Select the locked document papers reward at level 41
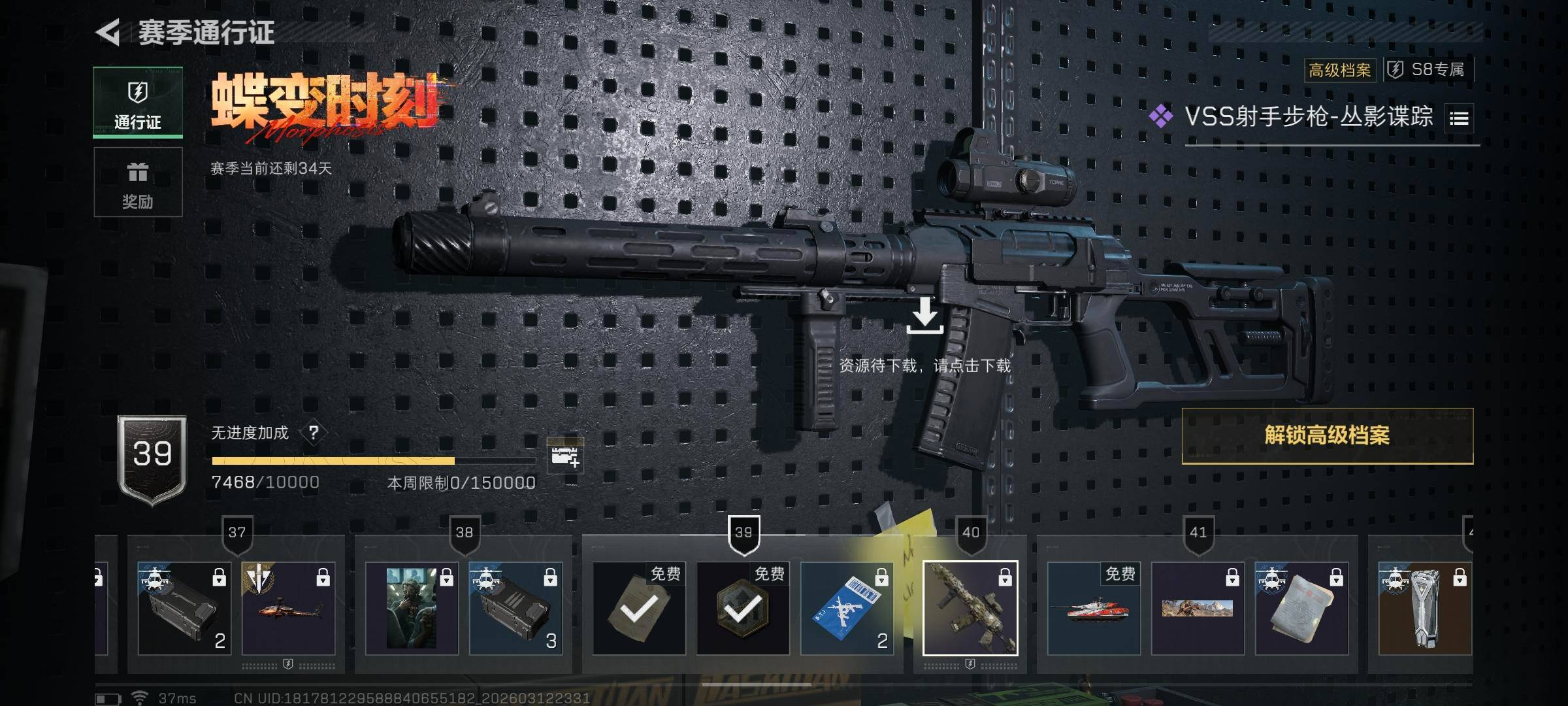This screenshot has height=706, width=1568. (1301, 609)
